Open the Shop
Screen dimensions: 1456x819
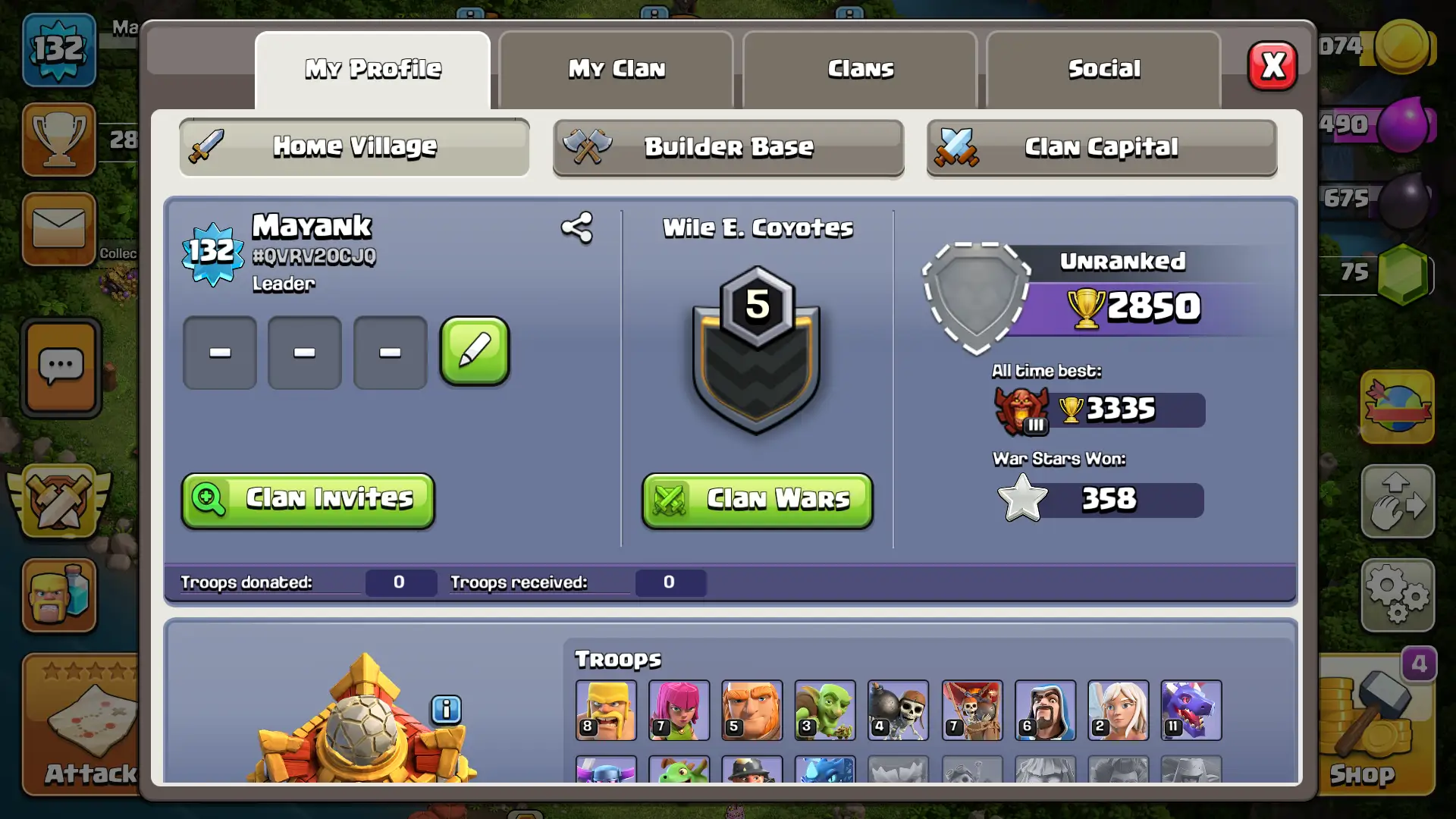(x=1373, y=728)
